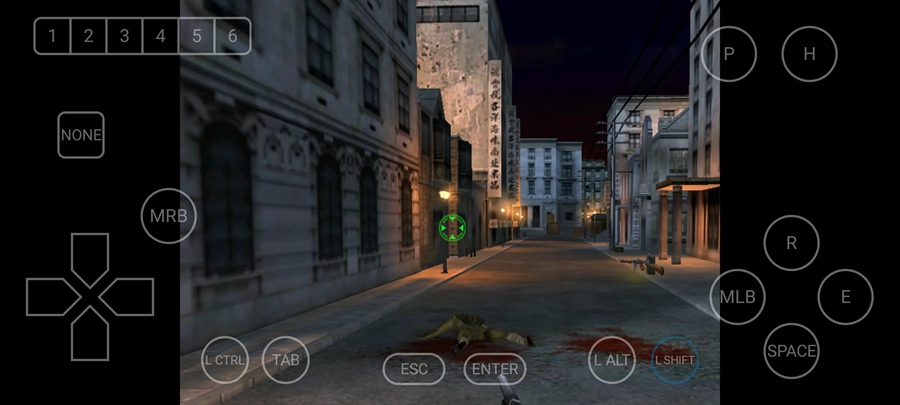Tap the number 1 key slot
This screenshot has width=900, height=405.
click(x=52, y=37)
